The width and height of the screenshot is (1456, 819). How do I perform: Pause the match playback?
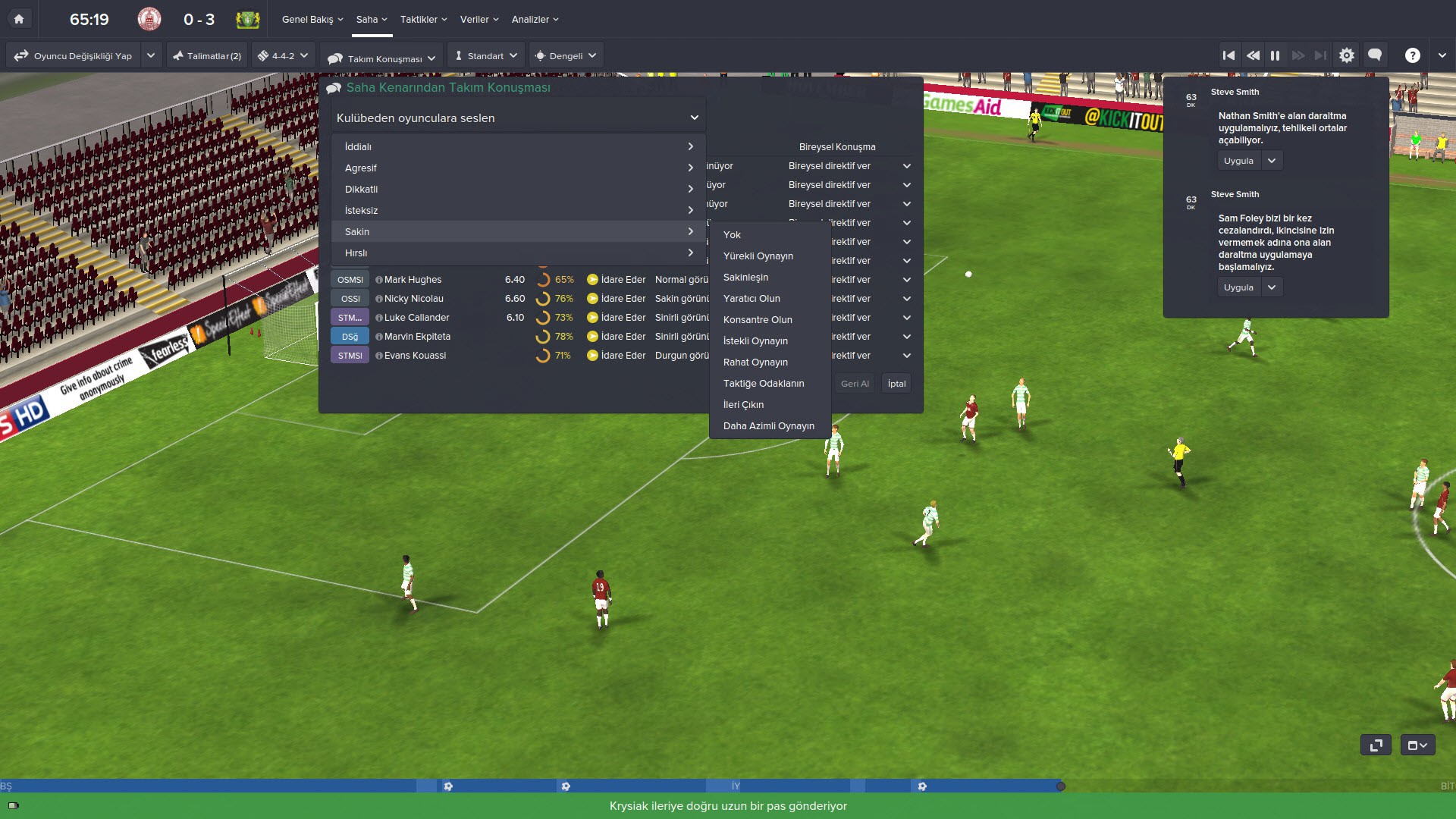[1276, 55]
